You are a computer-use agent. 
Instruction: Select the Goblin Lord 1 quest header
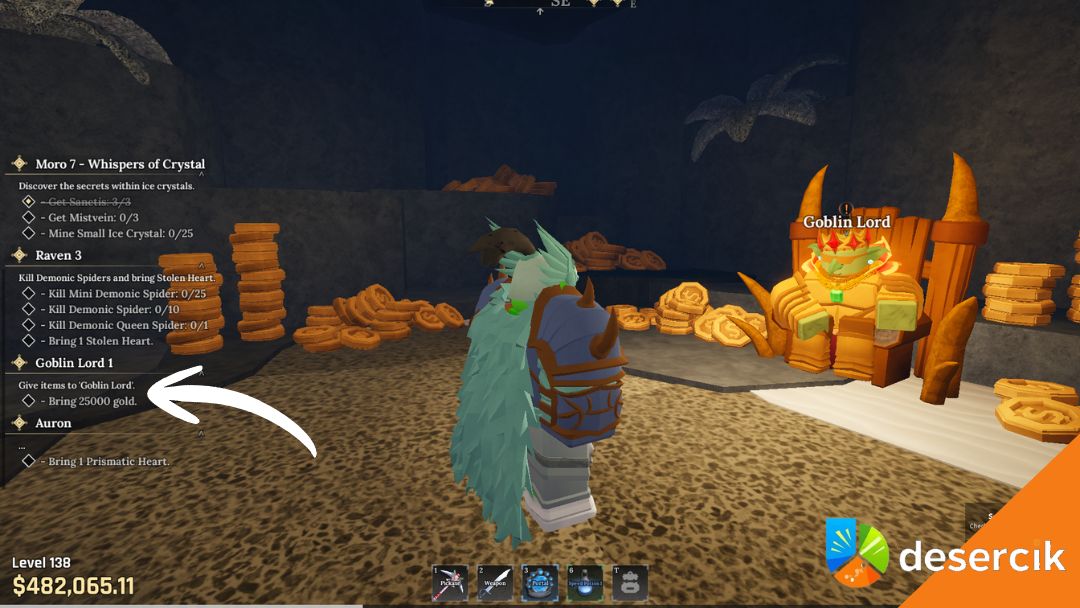coord(74,363)
